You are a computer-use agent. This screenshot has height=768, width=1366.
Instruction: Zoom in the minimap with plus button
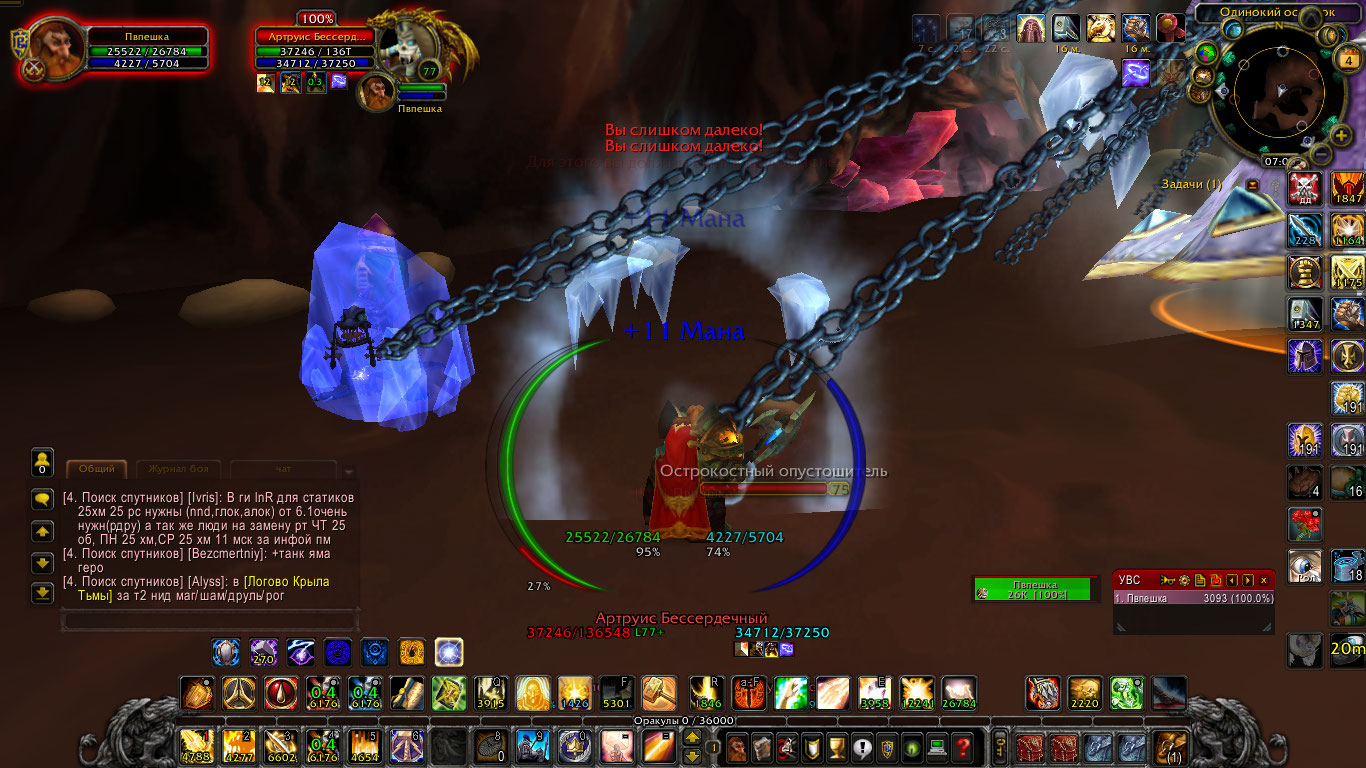click(x=1342, y=135)
